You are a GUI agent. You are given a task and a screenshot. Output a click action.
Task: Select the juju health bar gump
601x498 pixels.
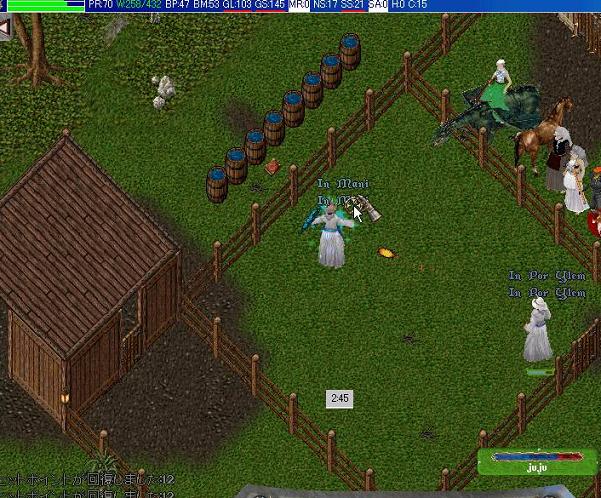point(538,462)
